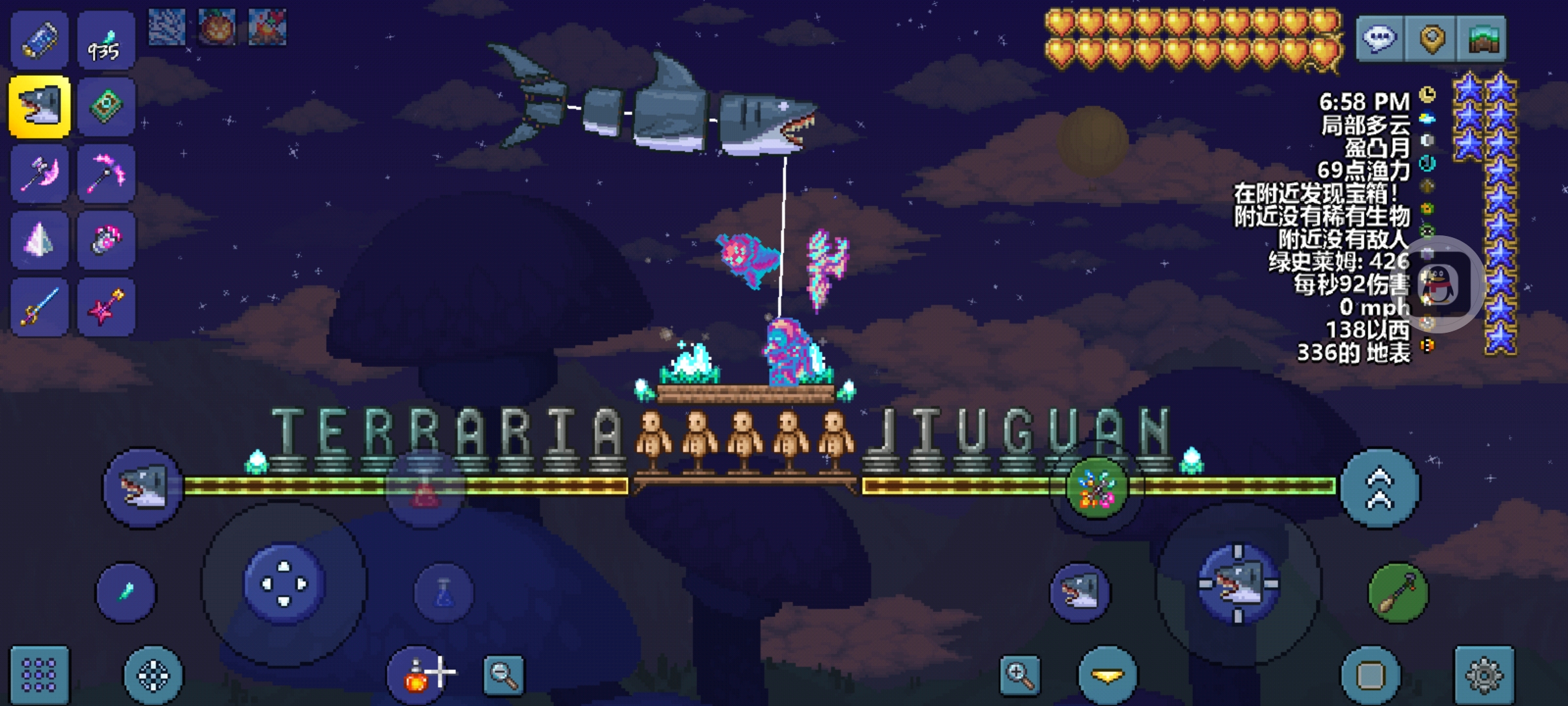Open the chat speech bubble
Image resolution: width=1568 pixels, height=706 pixels.
[1379, 39]
